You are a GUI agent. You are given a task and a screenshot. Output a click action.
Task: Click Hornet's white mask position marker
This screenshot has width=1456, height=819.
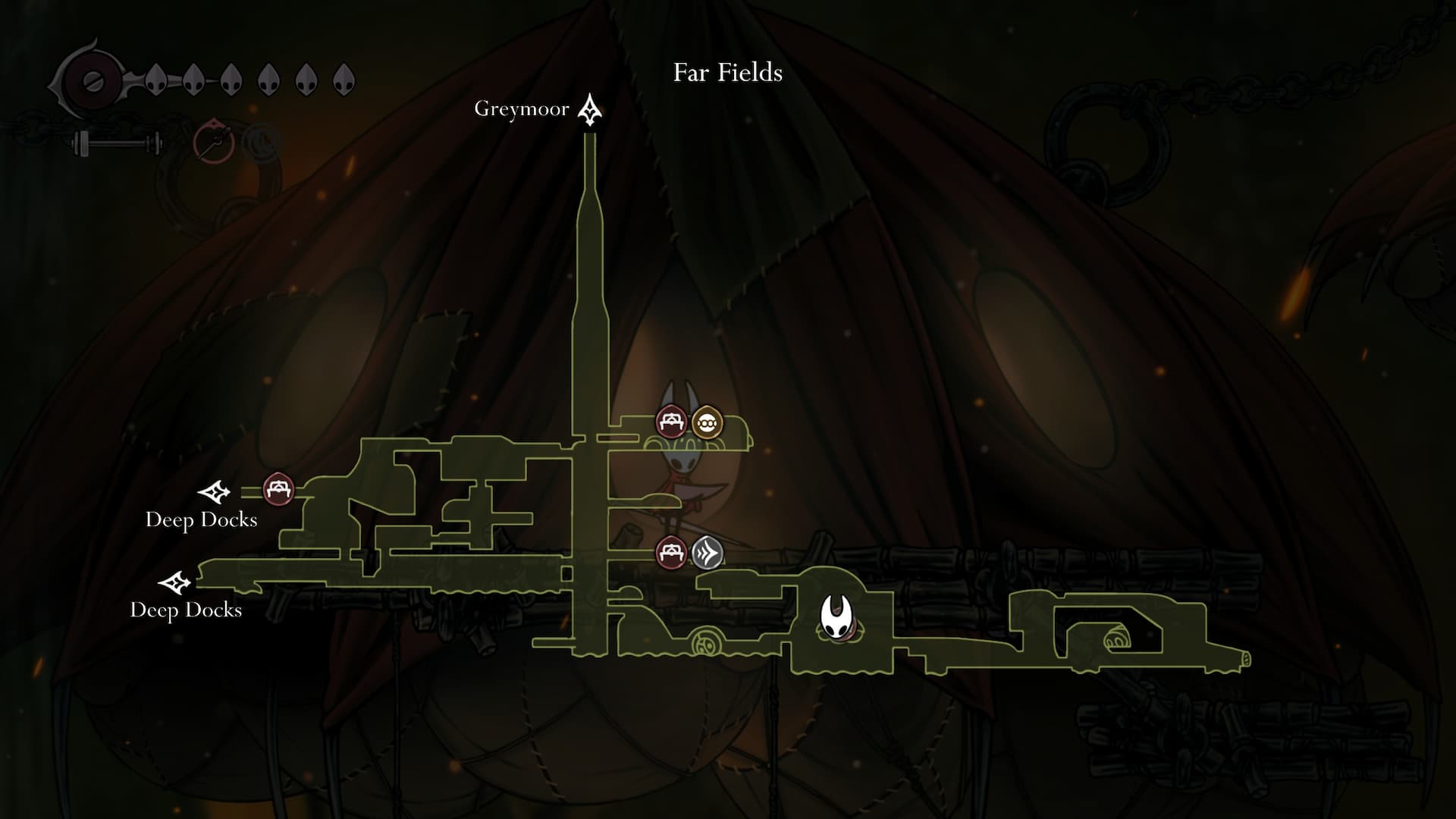pyautogui.click(x=836, y=617)
